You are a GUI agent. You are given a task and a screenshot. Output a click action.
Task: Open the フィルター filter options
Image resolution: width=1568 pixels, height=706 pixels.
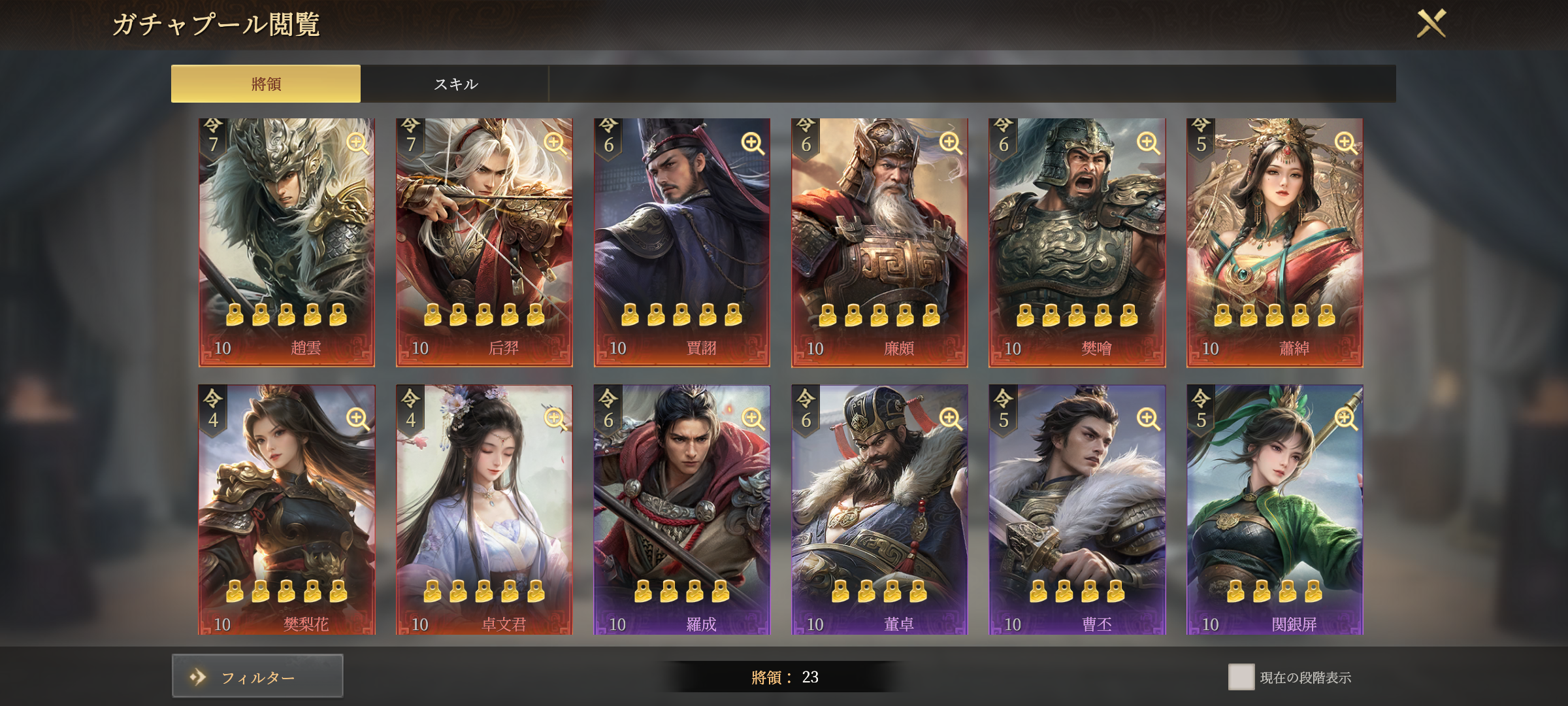click(257, 677)
